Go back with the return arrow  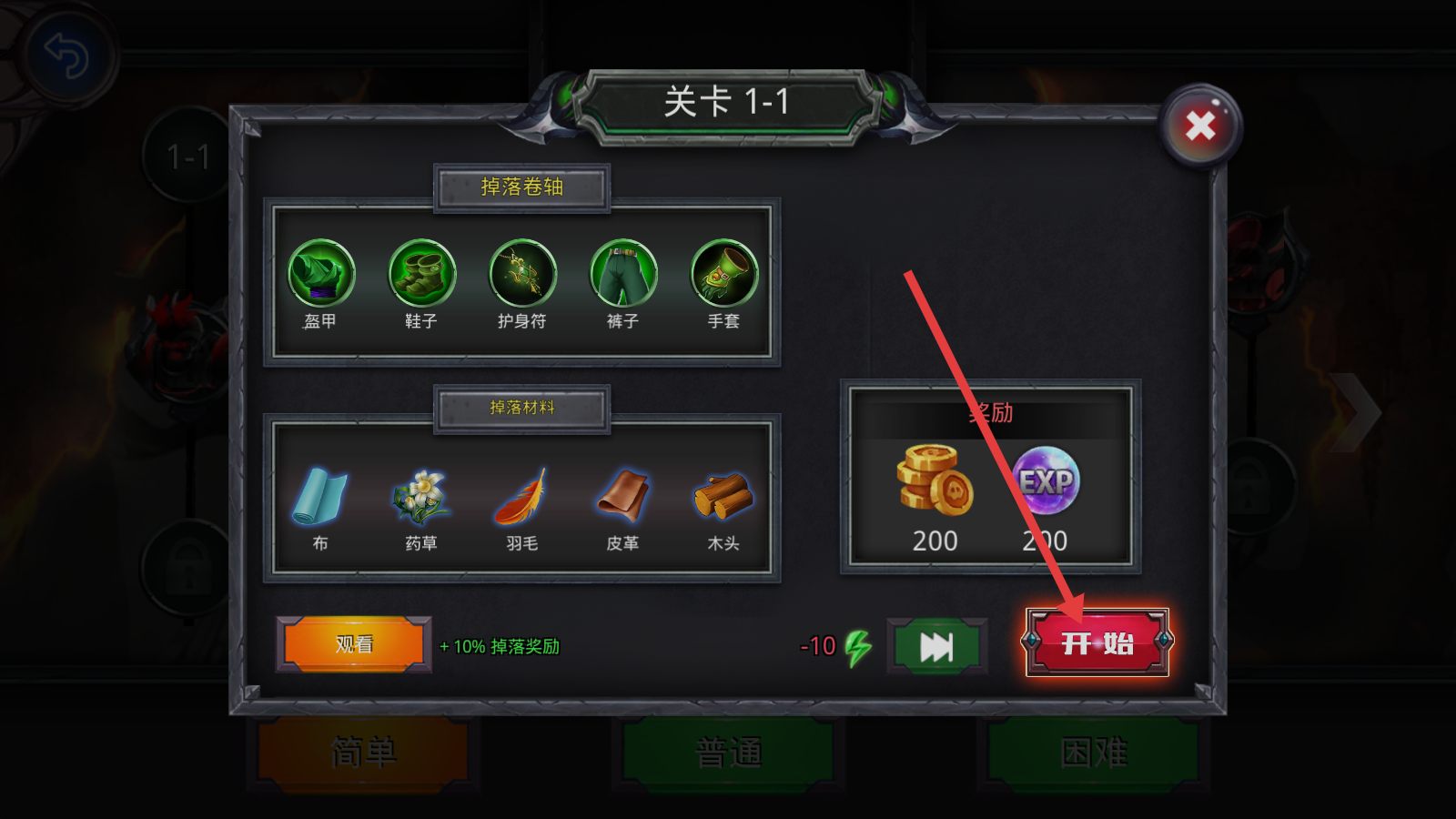[66, 56]
